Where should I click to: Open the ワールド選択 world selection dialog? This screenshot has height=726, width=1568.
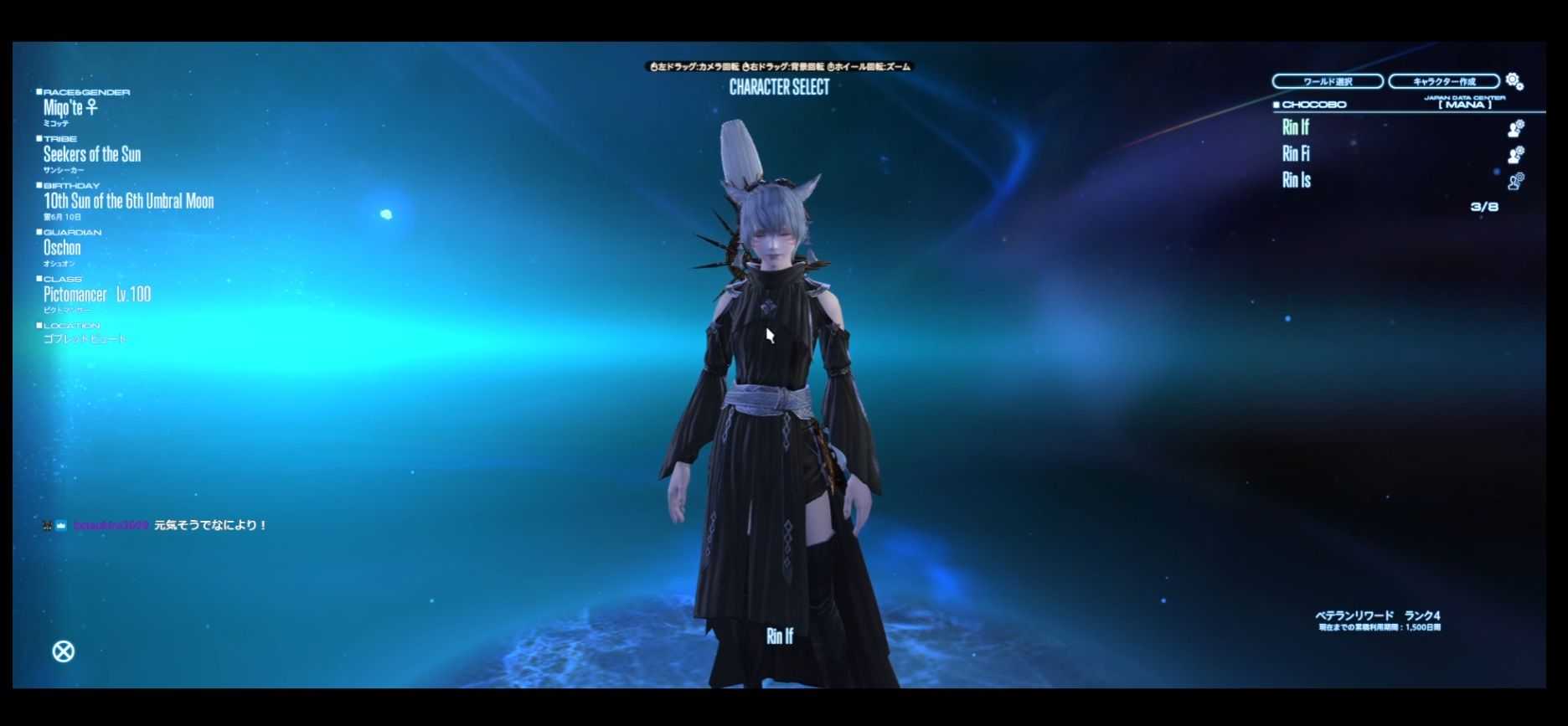click(1328, 81)
